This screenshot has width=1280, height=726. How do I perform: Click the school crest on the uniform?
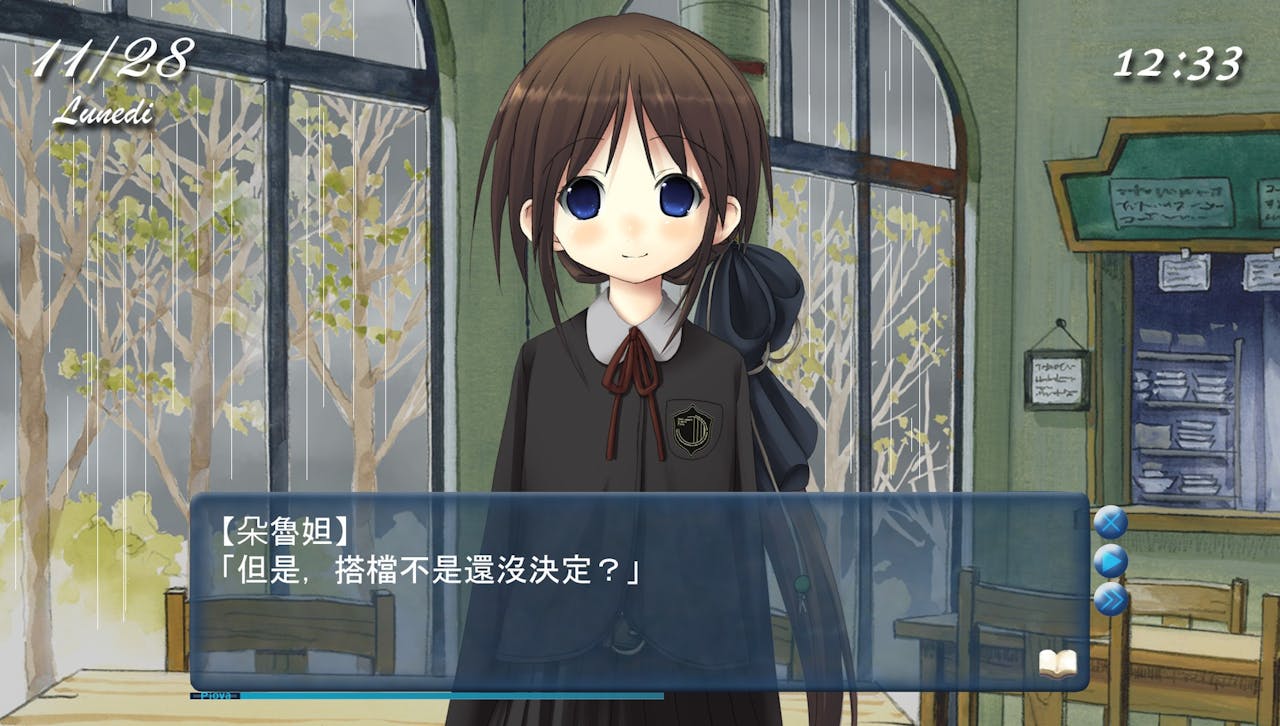692,430
